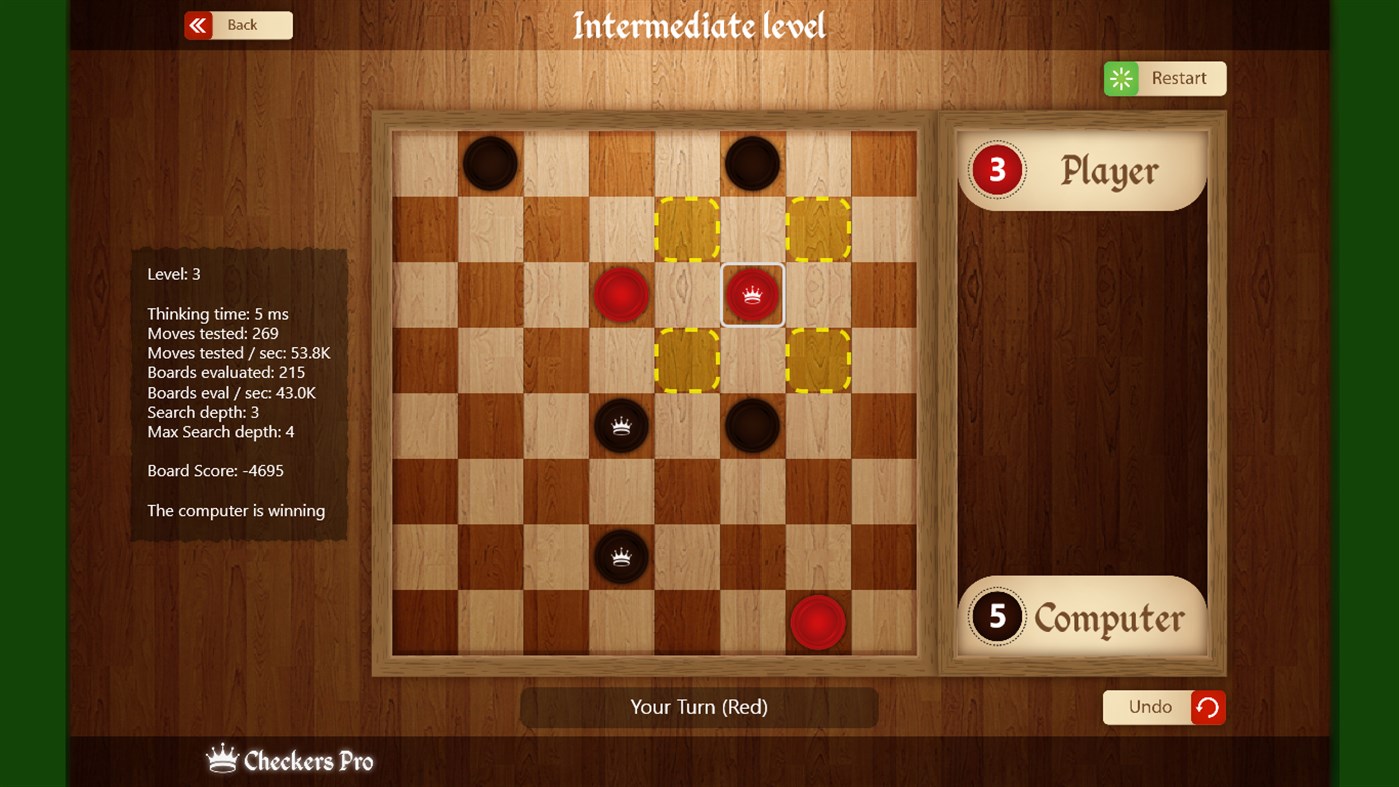Select the crowned red king piece

coord(752,294)
